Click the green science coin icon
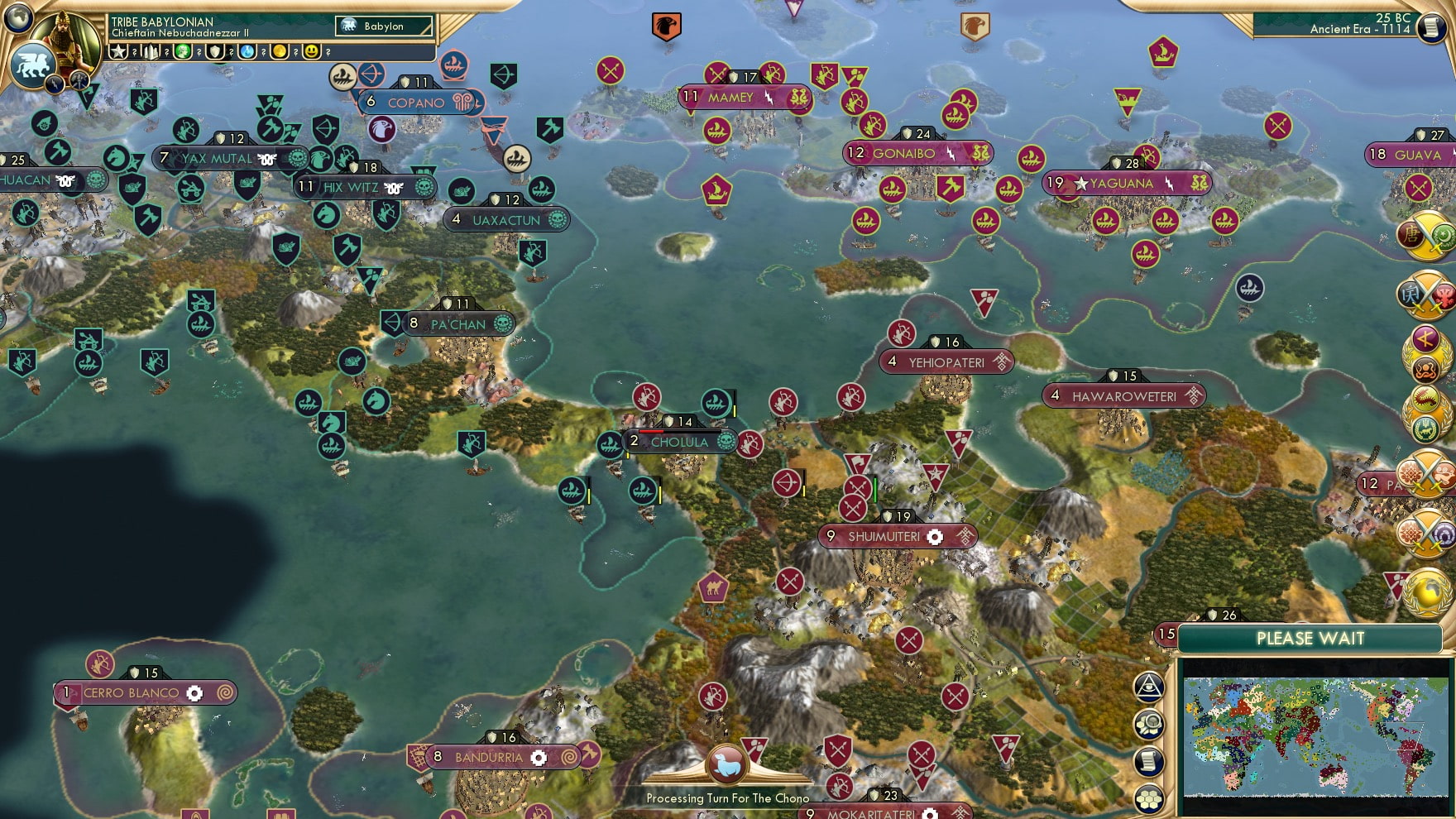1456x819 pixels. [x=182, y=52]
